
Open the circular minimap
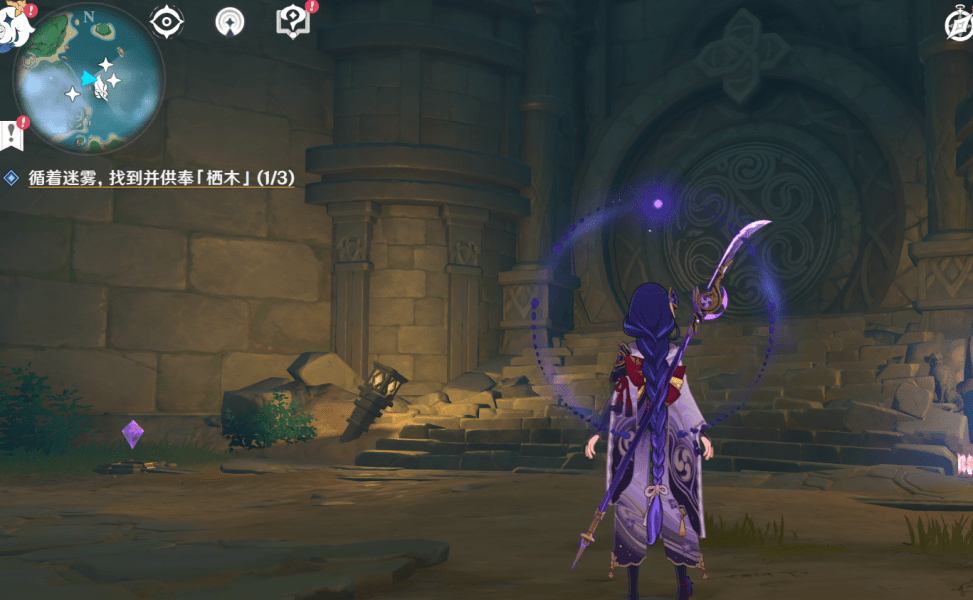88,78
